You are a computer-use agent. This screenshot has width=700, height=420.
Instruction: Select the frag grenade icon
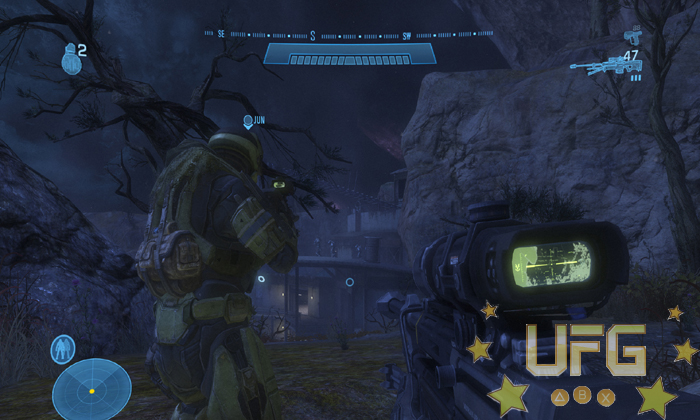tap(69, 61)
